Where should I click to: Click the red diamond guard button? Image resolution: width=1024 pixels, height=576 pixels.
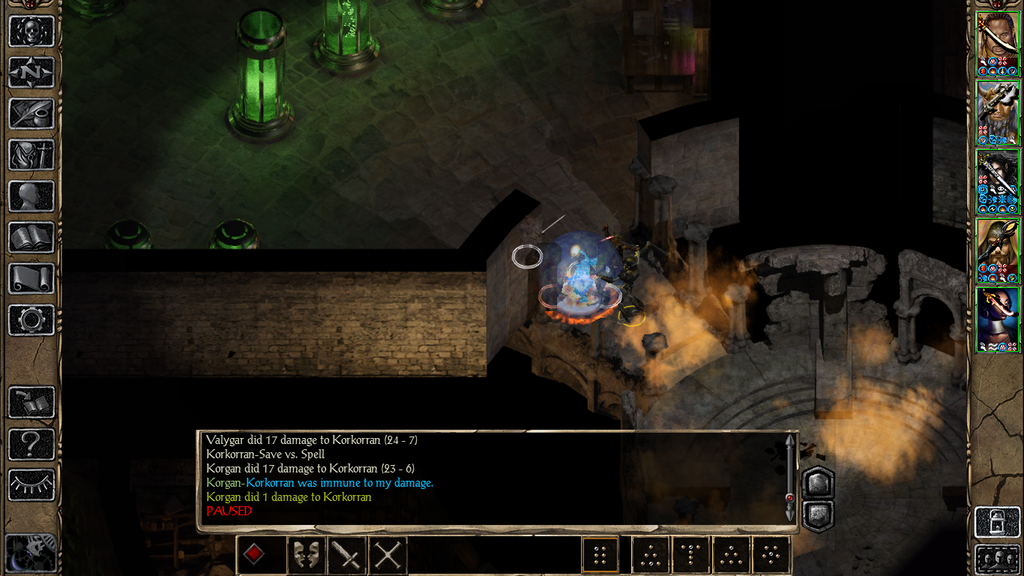pyautogui.click(x=255, y=555)
